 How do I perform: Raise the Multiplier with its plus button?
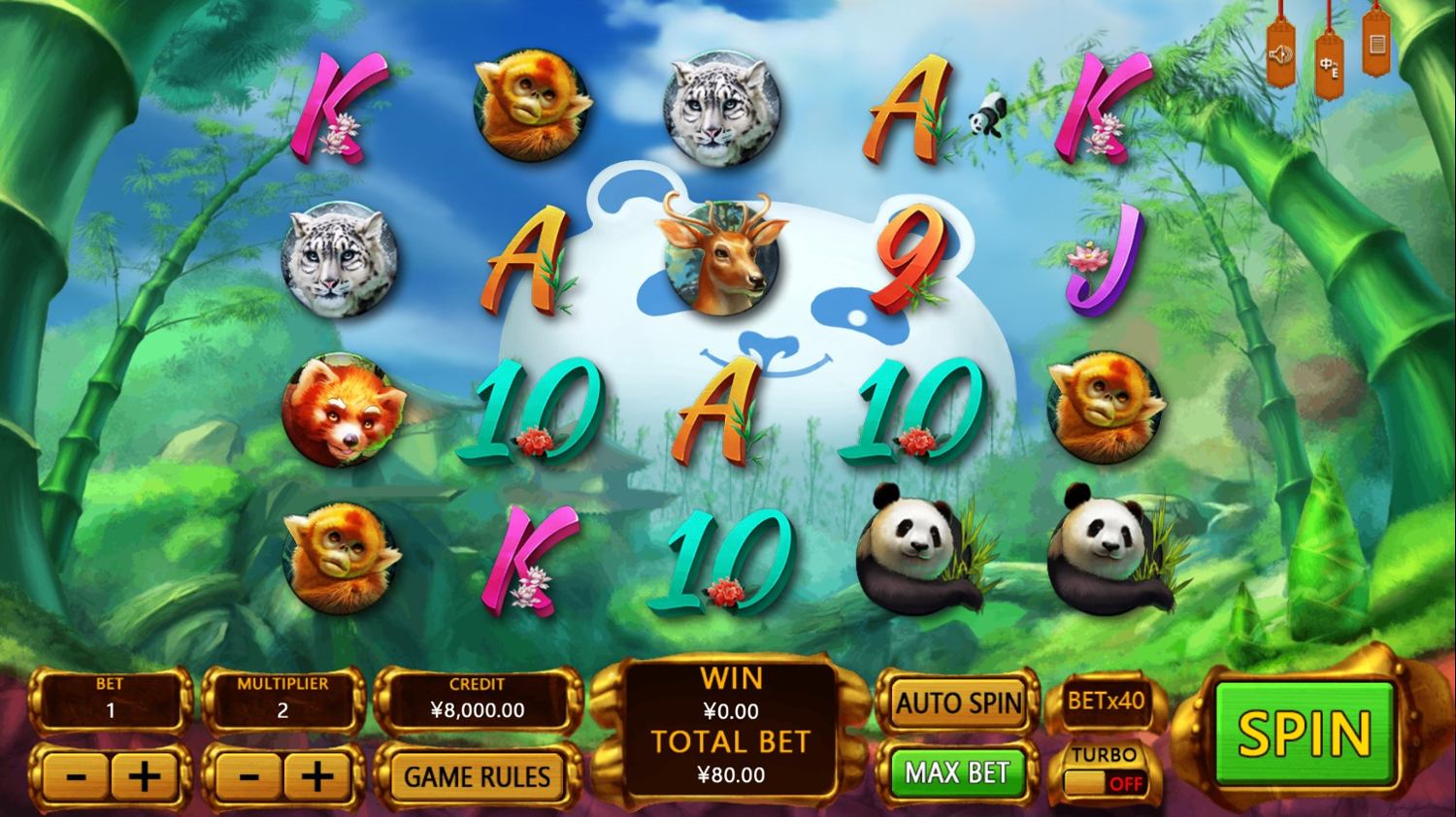pos(316,776)
